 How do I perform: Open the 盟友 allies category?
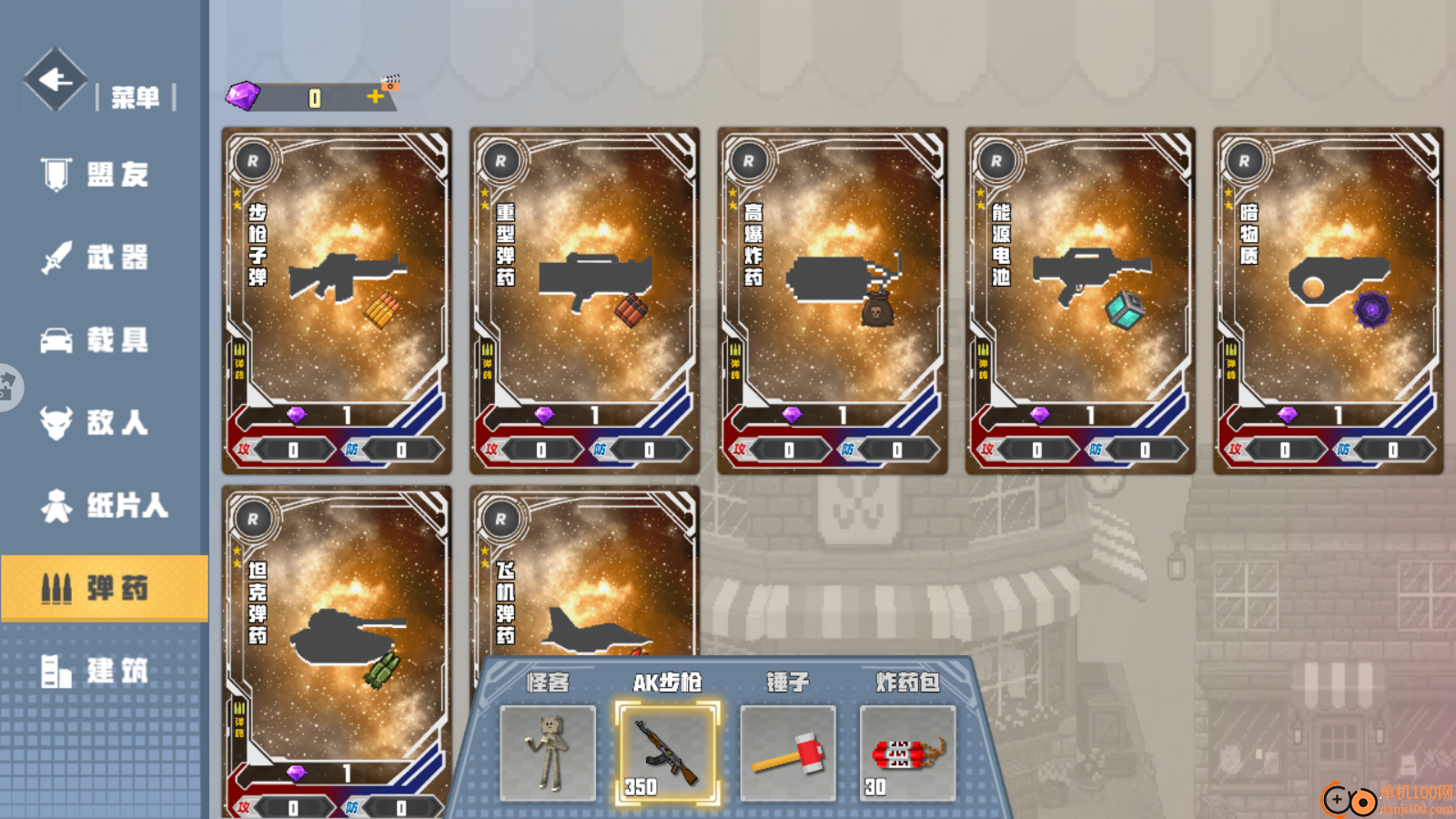point(104,174)
